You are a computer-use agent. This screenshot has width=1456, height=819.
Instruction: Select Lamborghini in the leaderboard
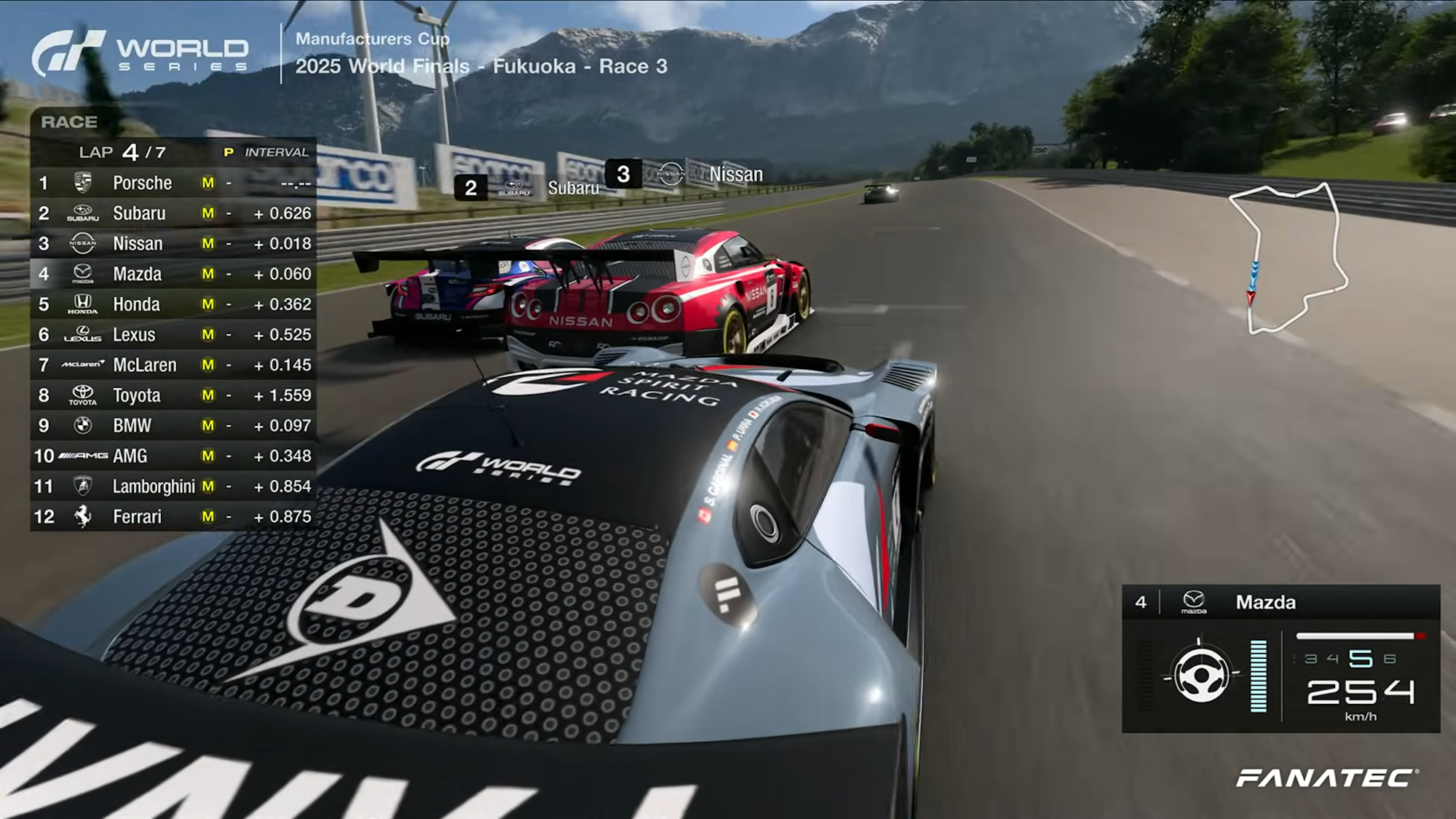click(x=173, y=486)
